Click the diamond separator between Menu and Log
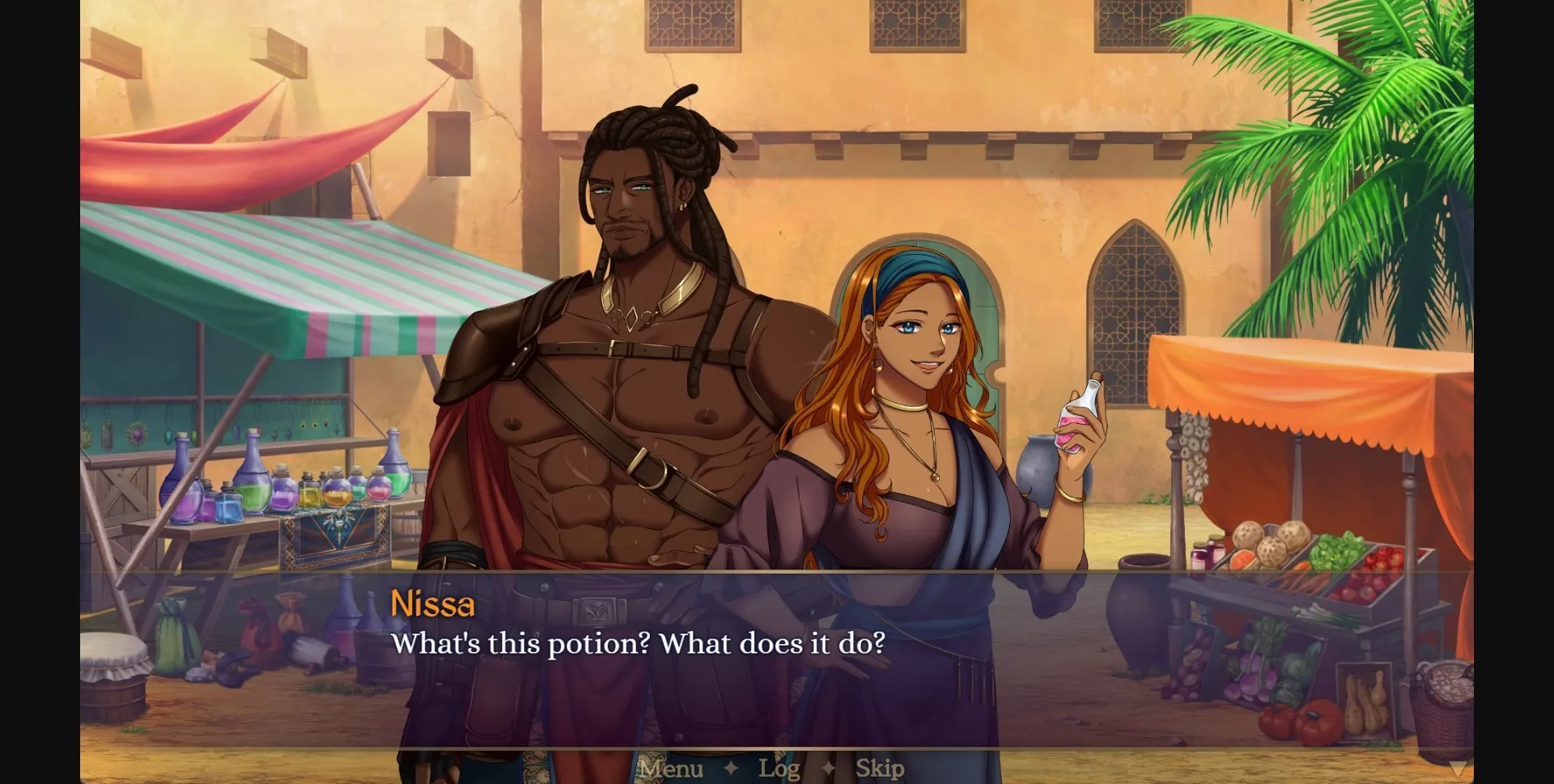This screenshot has height=784, width=1554. pyautogui.click(x=731, y=769)
